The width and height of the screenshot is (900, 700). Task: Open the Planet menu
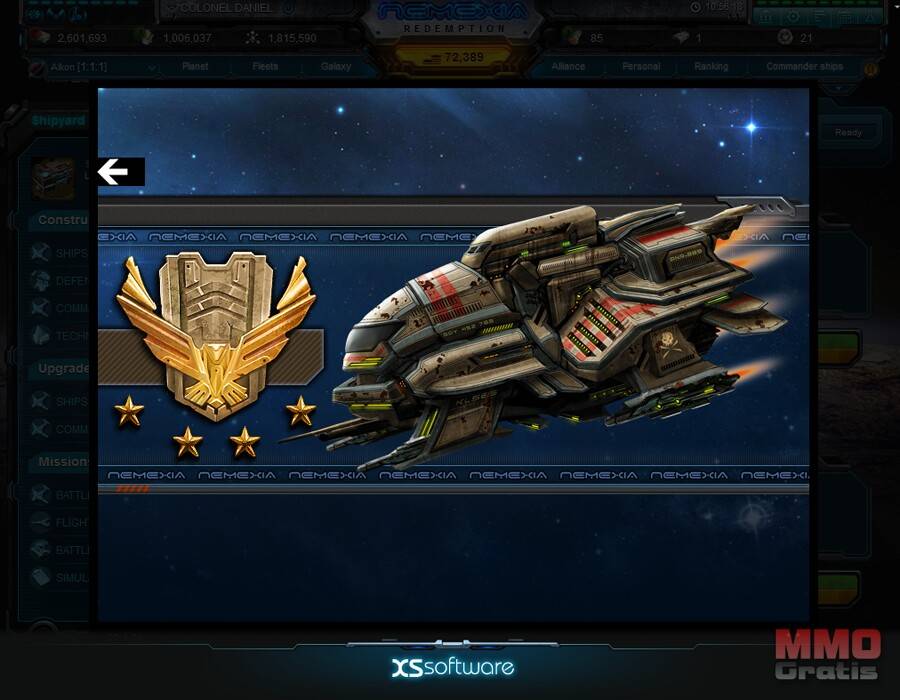[x=195, y=67]
